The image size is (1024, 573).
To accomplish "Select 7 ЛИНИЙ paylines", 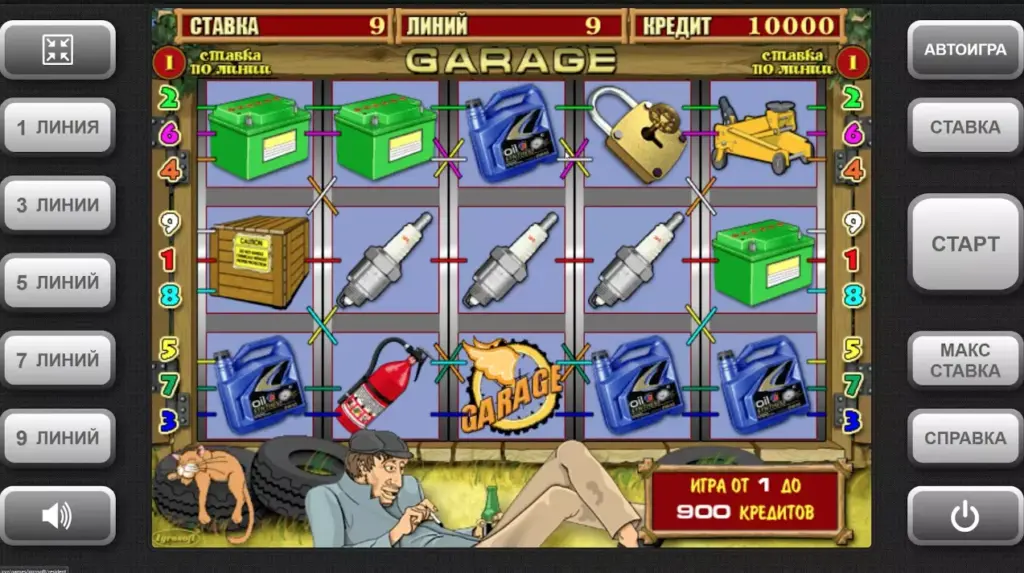I will (58, 360).
